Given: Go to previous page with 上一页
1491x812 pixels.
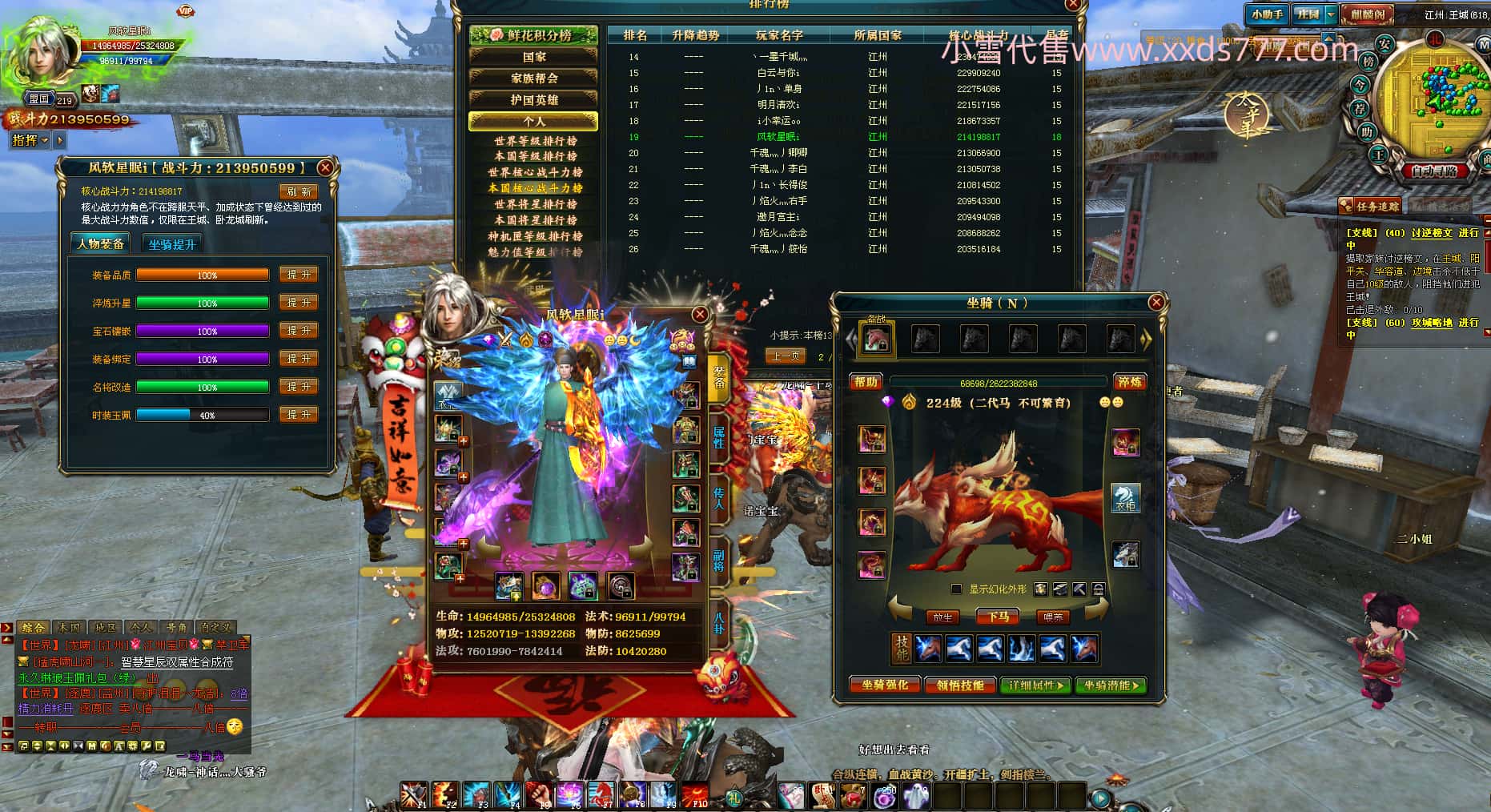Looking at the screenshot, I should [x=785, y=356].
